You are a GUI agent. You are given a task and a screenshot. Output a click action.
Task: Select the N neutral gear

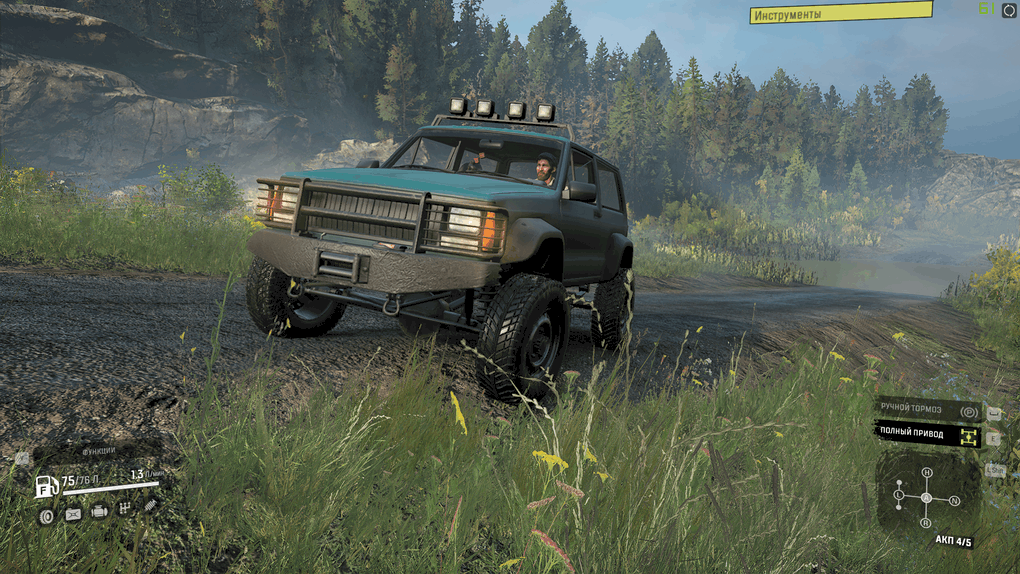click(954, 500)
